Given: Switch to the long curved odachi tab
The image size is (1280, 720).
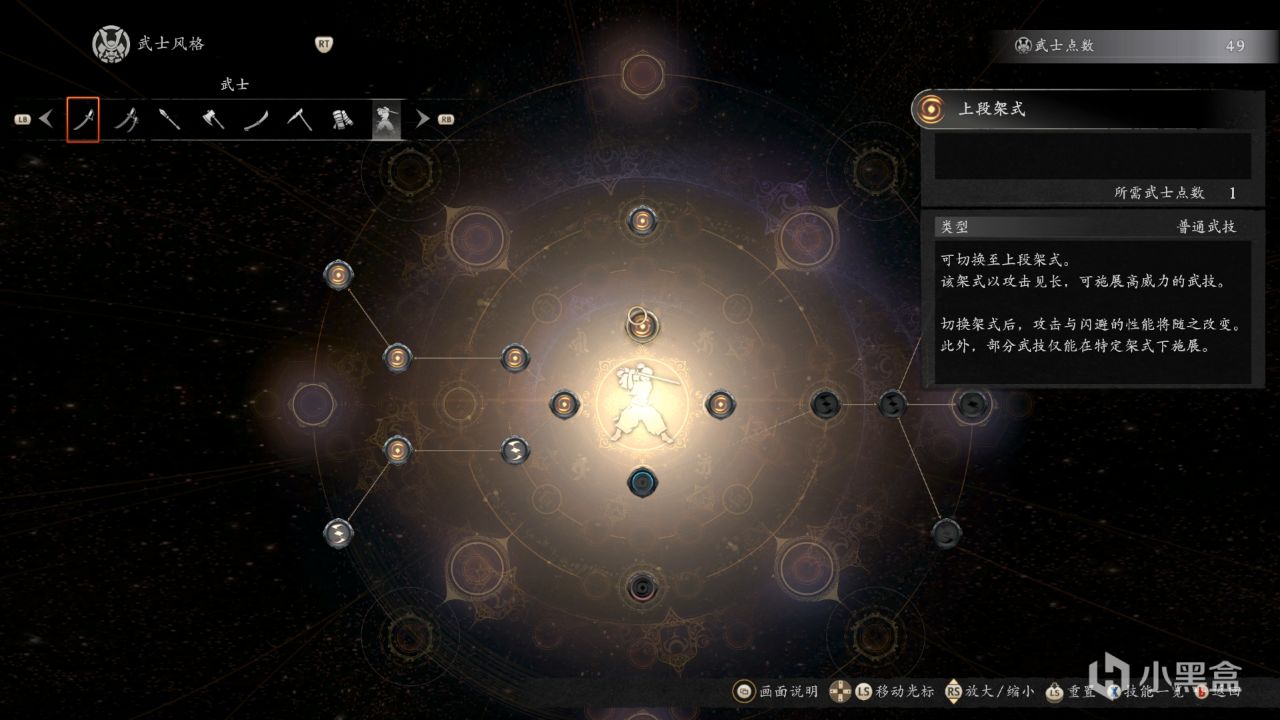Looking at the screenshot, I should pos(256,120).
